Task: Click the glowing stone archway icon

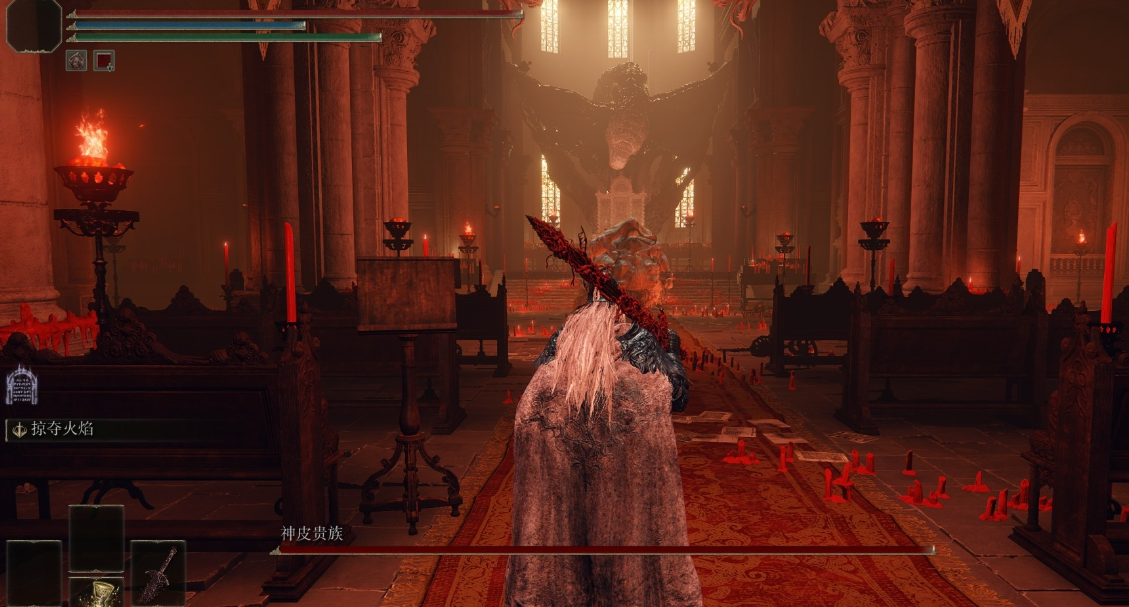Action: (x=21, y=386)
